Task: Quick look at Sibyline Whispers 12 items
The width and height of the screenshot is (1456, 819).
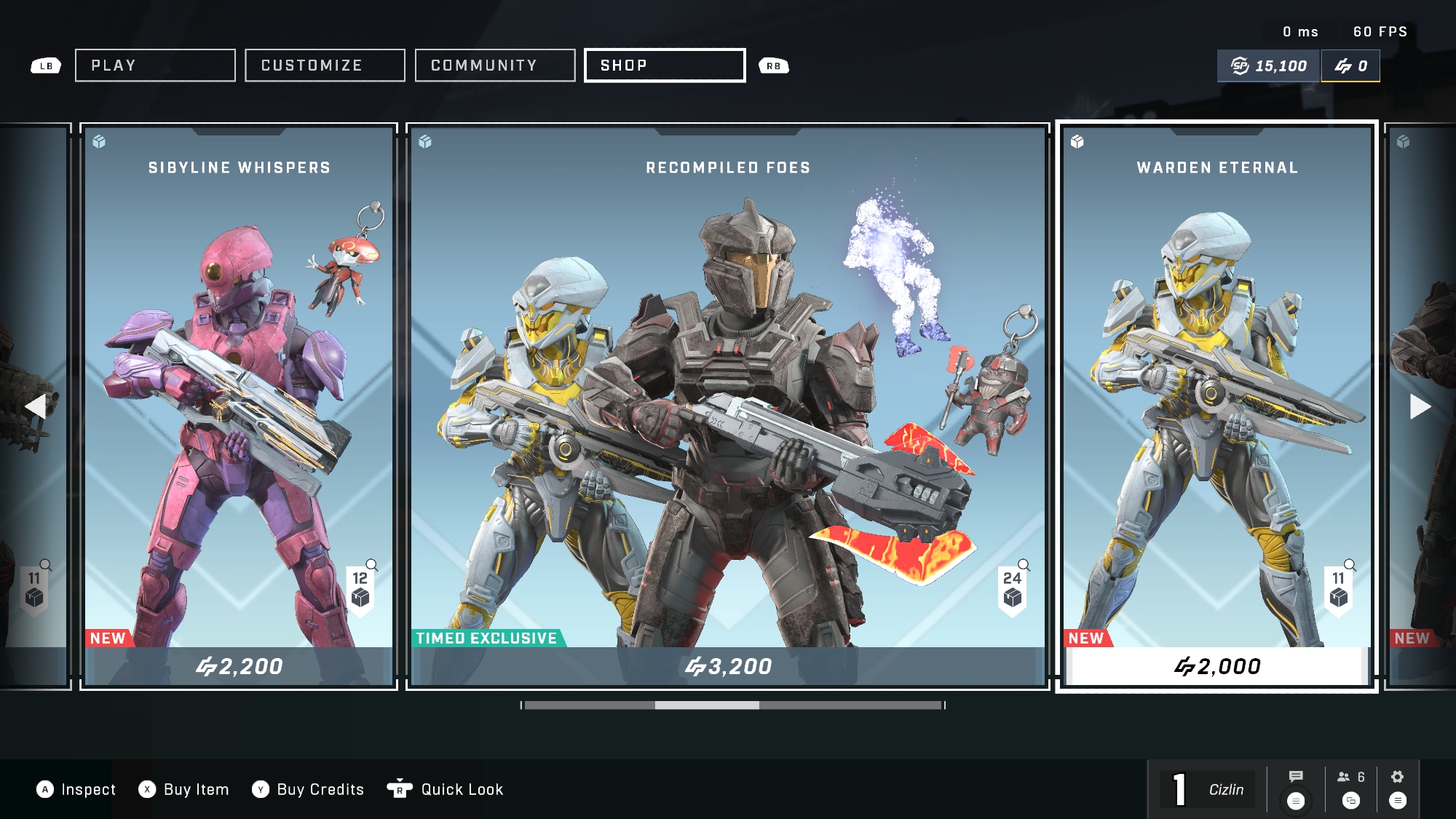Action: click(360, 588)
